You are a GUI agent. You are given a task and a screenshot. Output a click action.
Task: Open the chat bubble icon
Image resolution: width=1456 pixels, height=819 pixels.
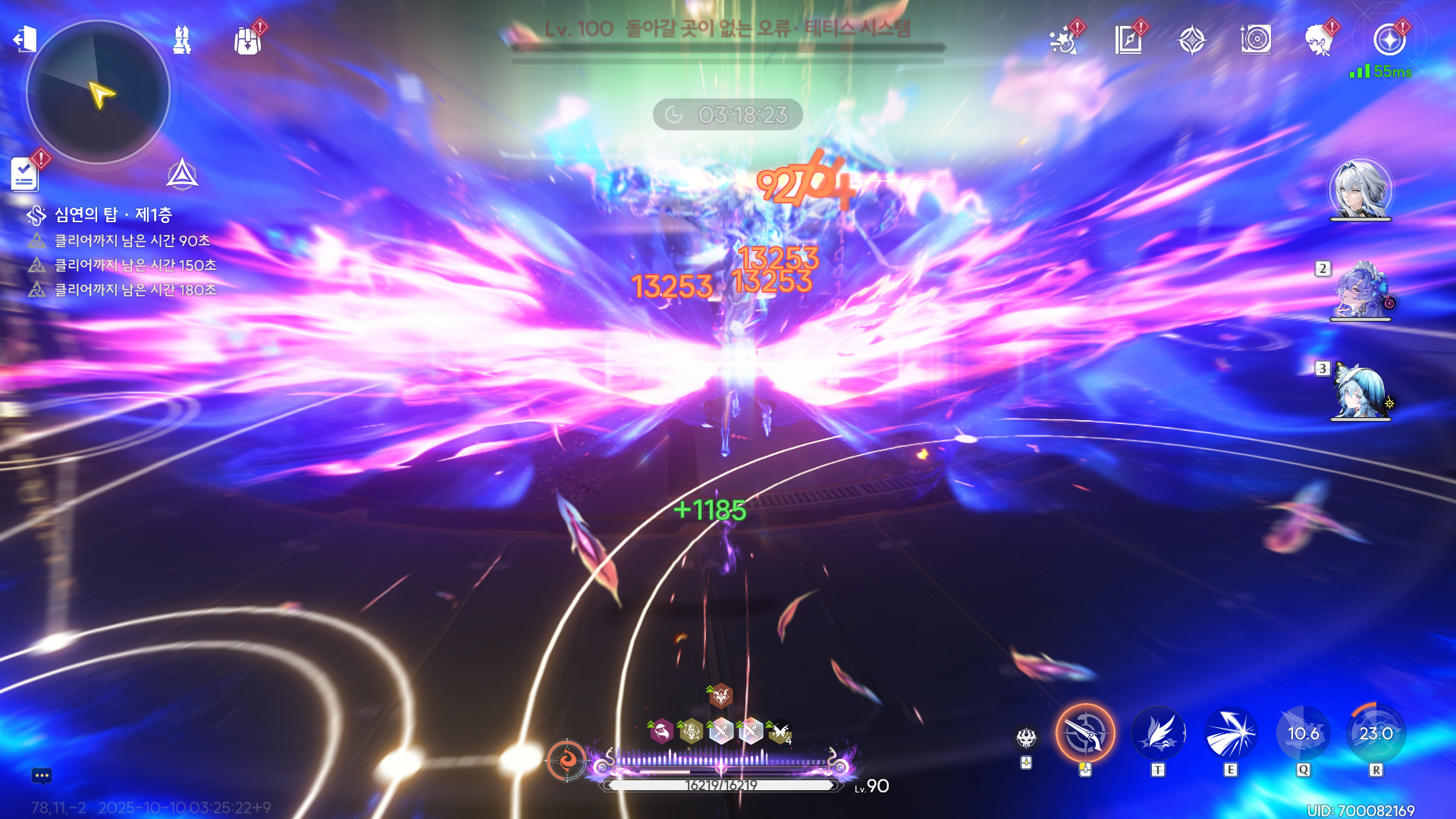42,776
